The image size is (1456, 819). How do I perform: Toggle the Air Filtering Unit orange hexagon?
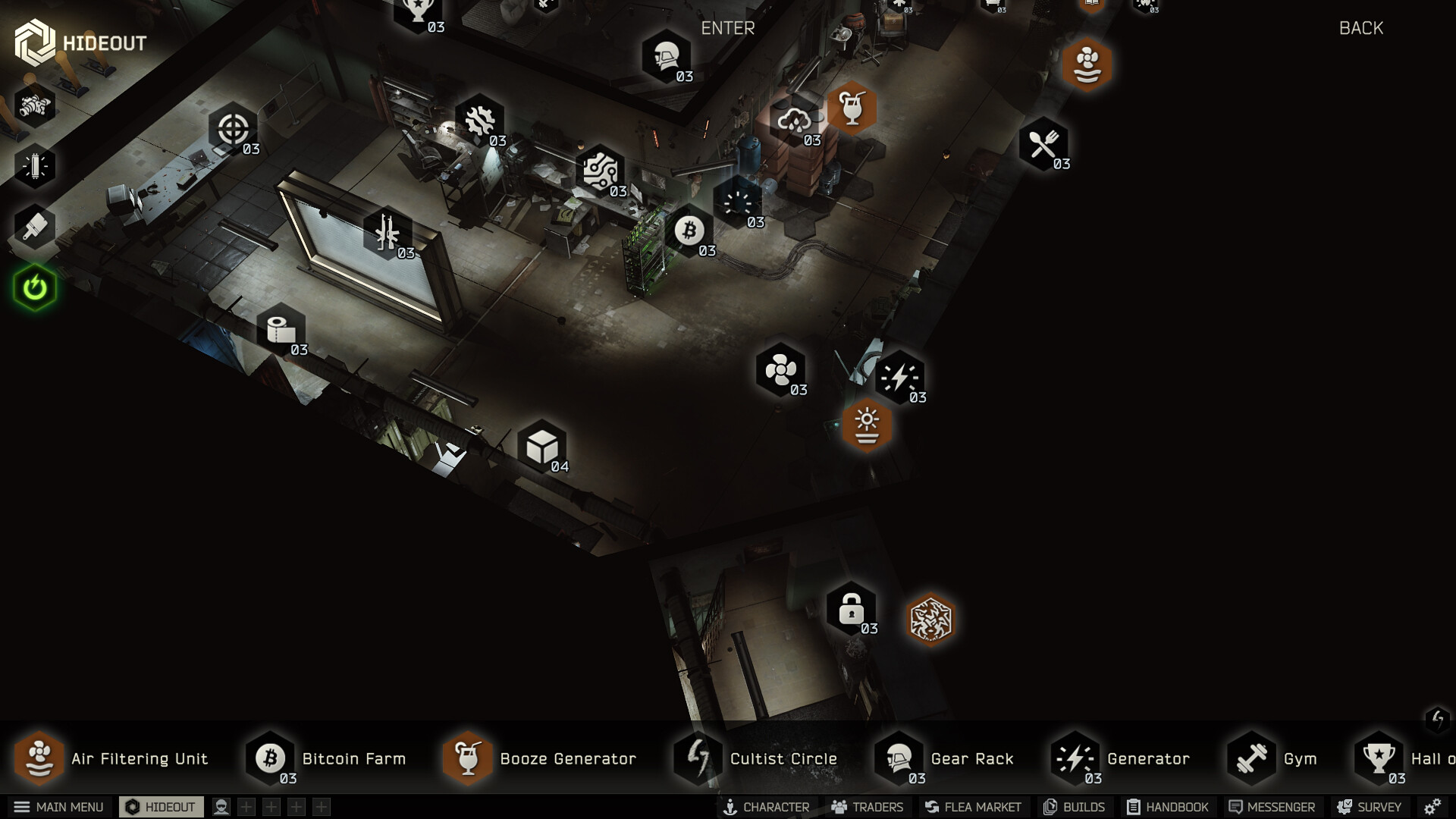1087,65
